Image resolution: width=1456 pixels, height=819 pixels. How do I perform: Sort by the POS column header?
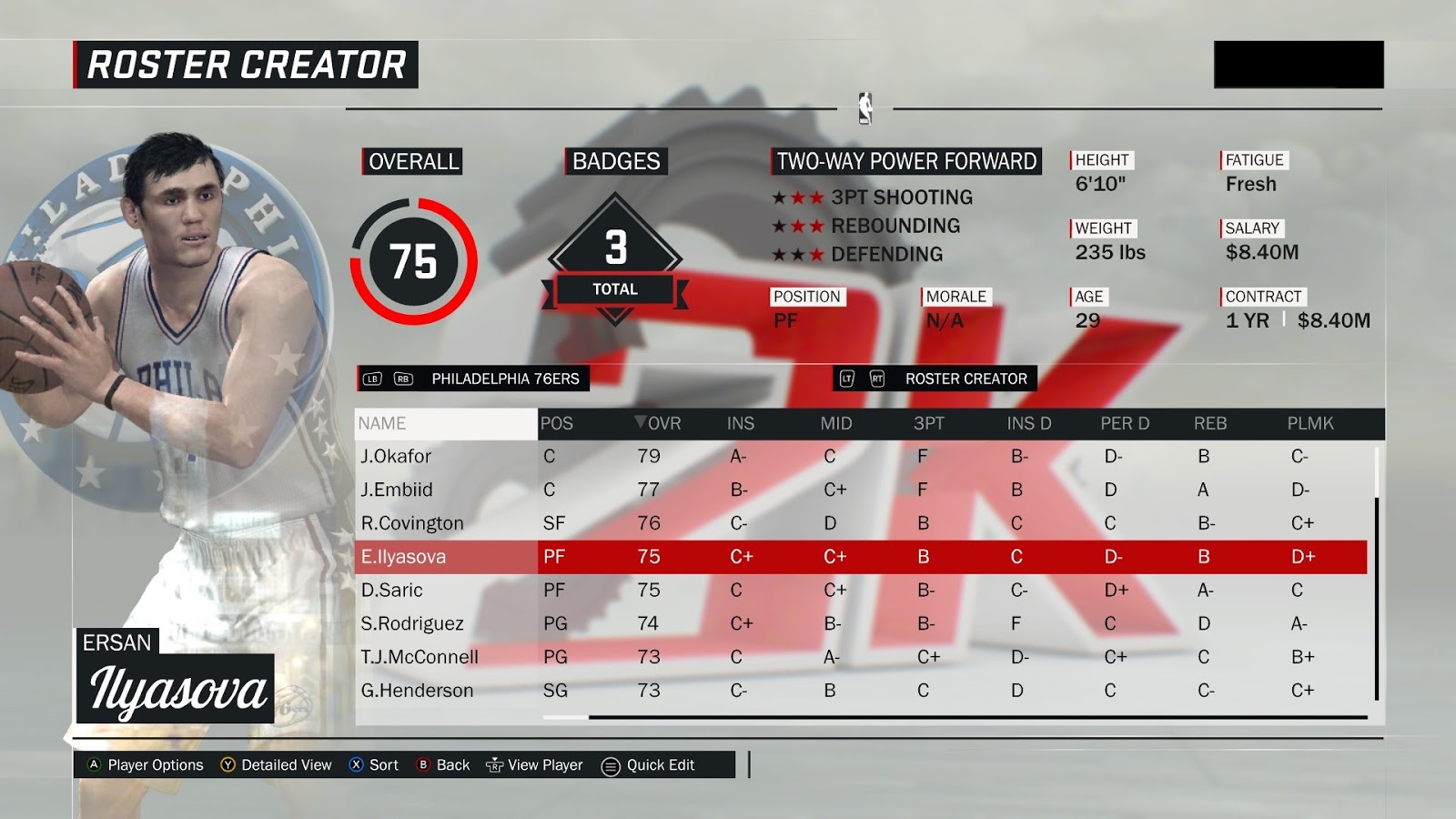[x=556, y=423]
